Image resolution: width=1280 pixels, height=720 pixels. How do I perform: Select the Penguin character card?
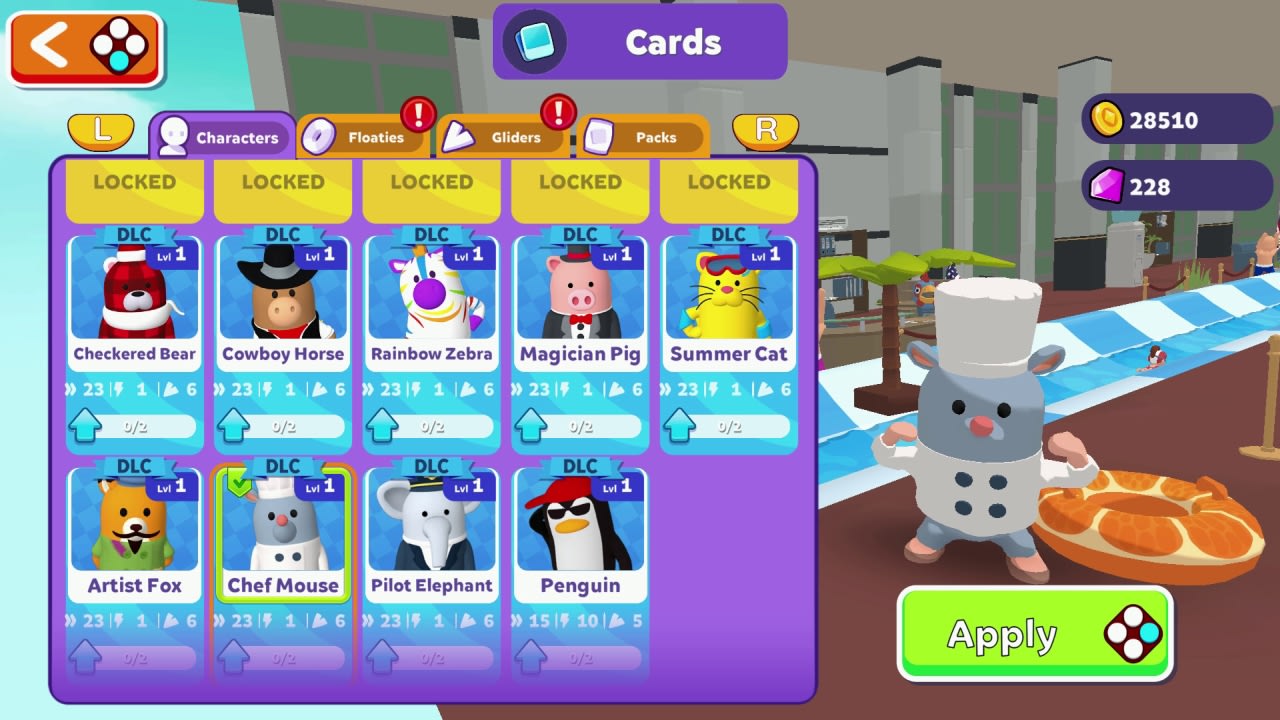pyautogui.click(x=580, y=530)
